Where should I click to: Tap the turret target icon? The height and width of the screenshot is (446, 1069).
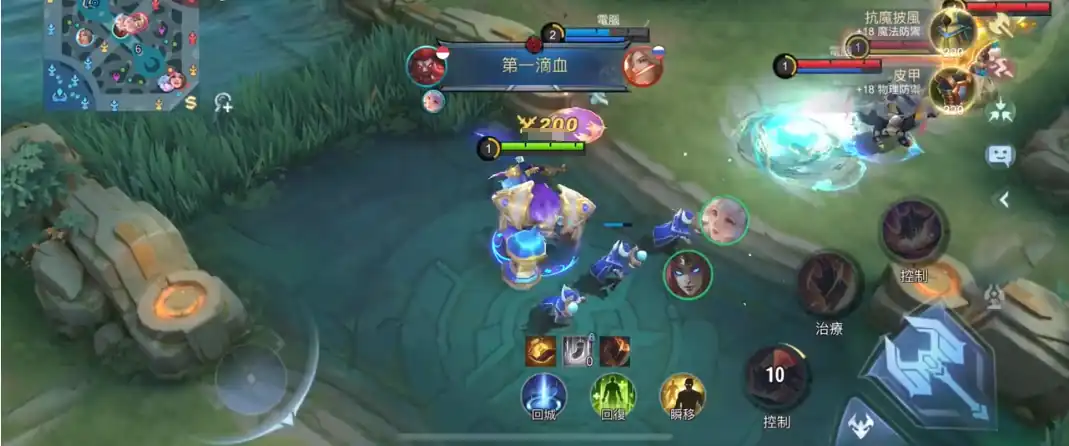point(995,294)
